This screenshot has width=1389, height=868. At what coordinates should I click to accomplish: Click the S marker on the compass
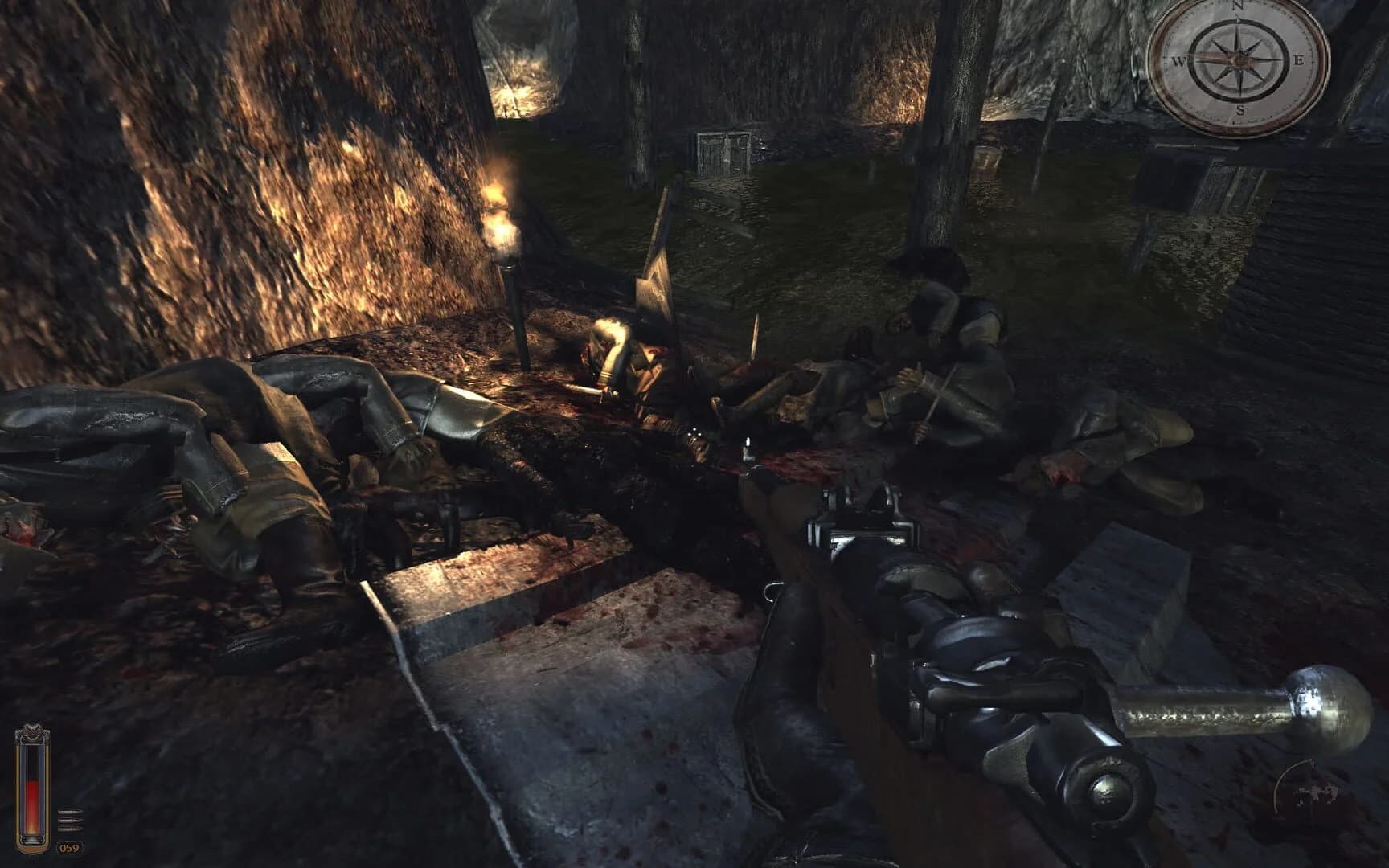coord(1241,110)
